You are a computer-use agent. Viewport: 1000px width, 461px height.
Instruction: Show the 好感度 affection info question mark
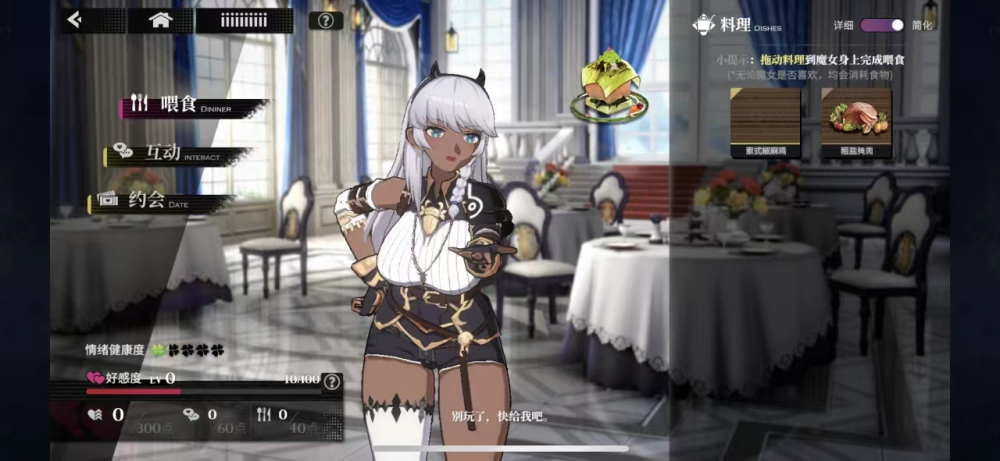tap(332, 380)
